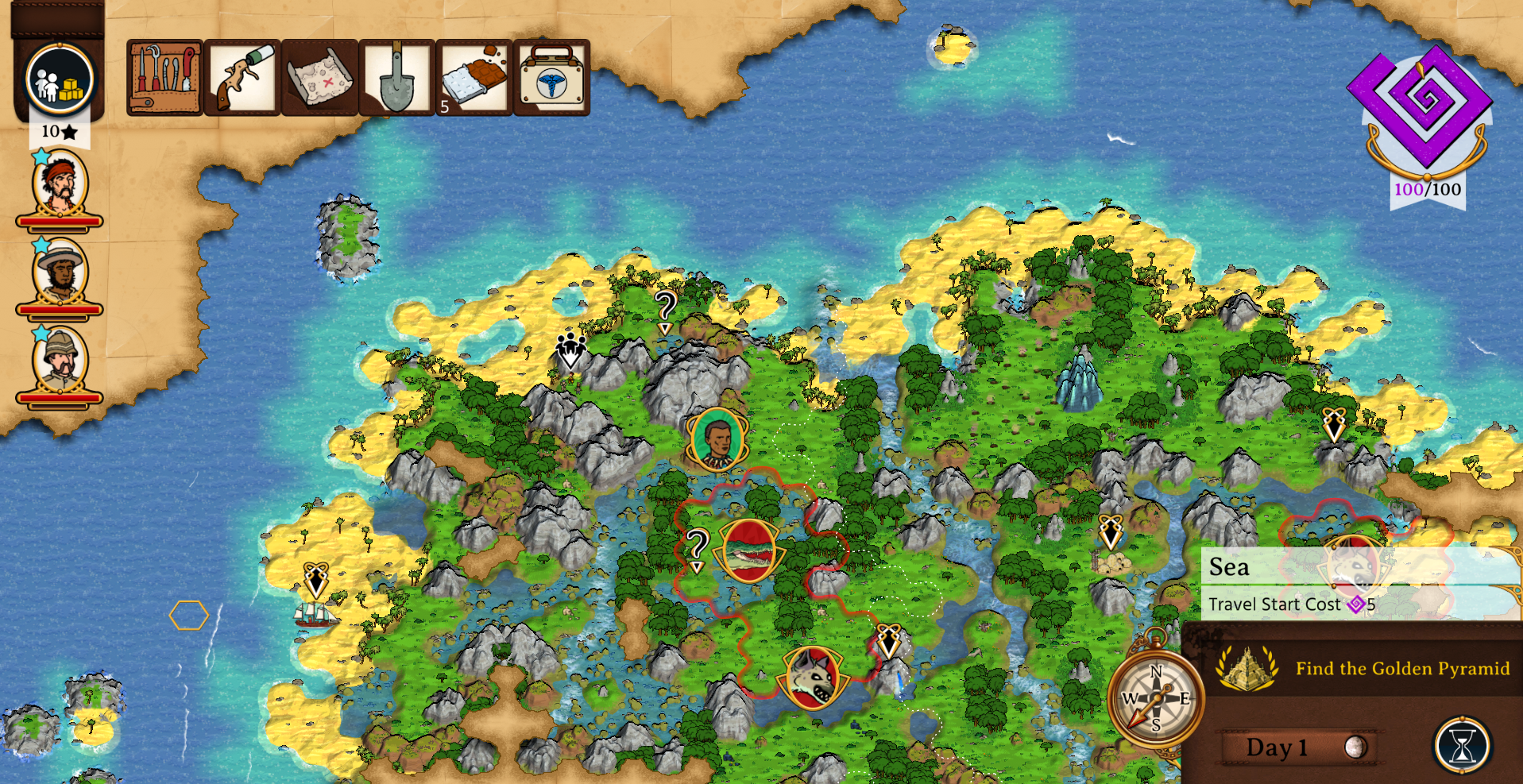
Task: Select the northern question mark location
Action: tap(665, 308)
